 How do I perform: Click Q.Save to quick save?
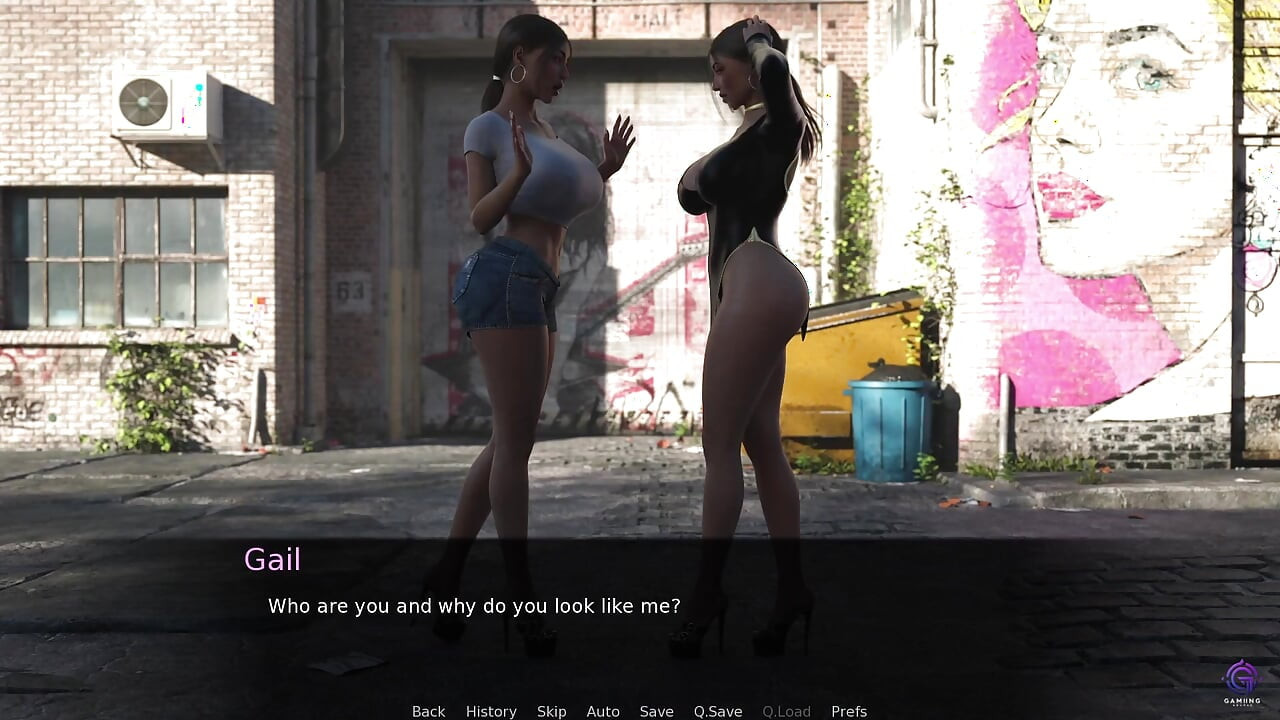(x=718, y=711)
